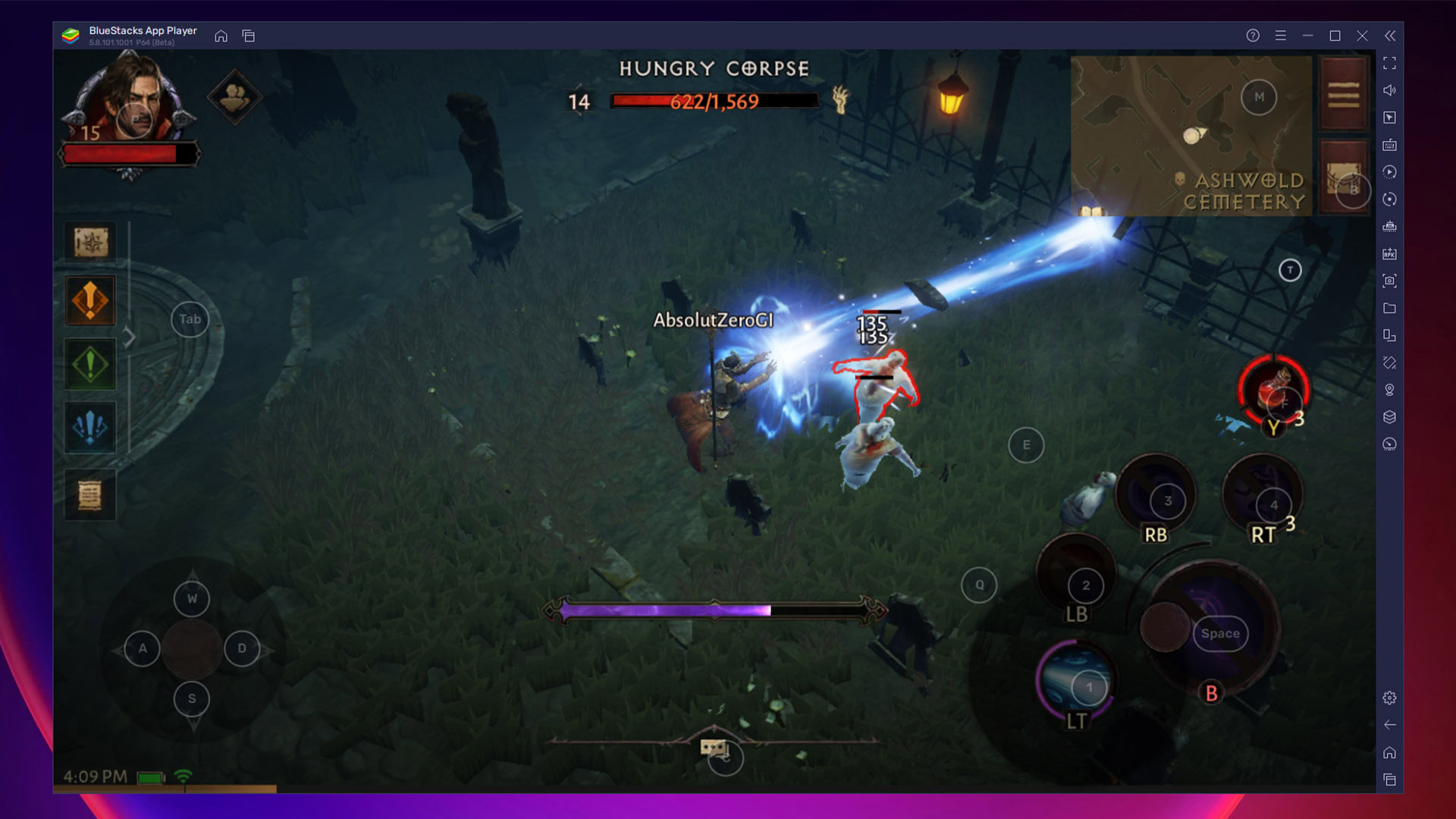Open the main menu hamburger button

(1343, 95)
